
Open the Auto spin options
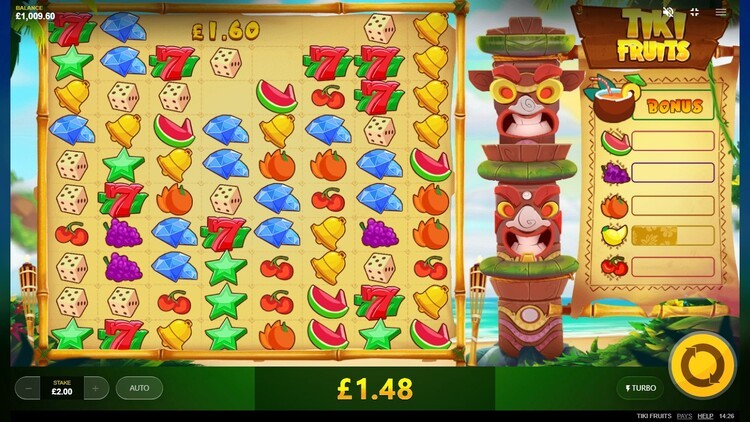click(139, 388)
